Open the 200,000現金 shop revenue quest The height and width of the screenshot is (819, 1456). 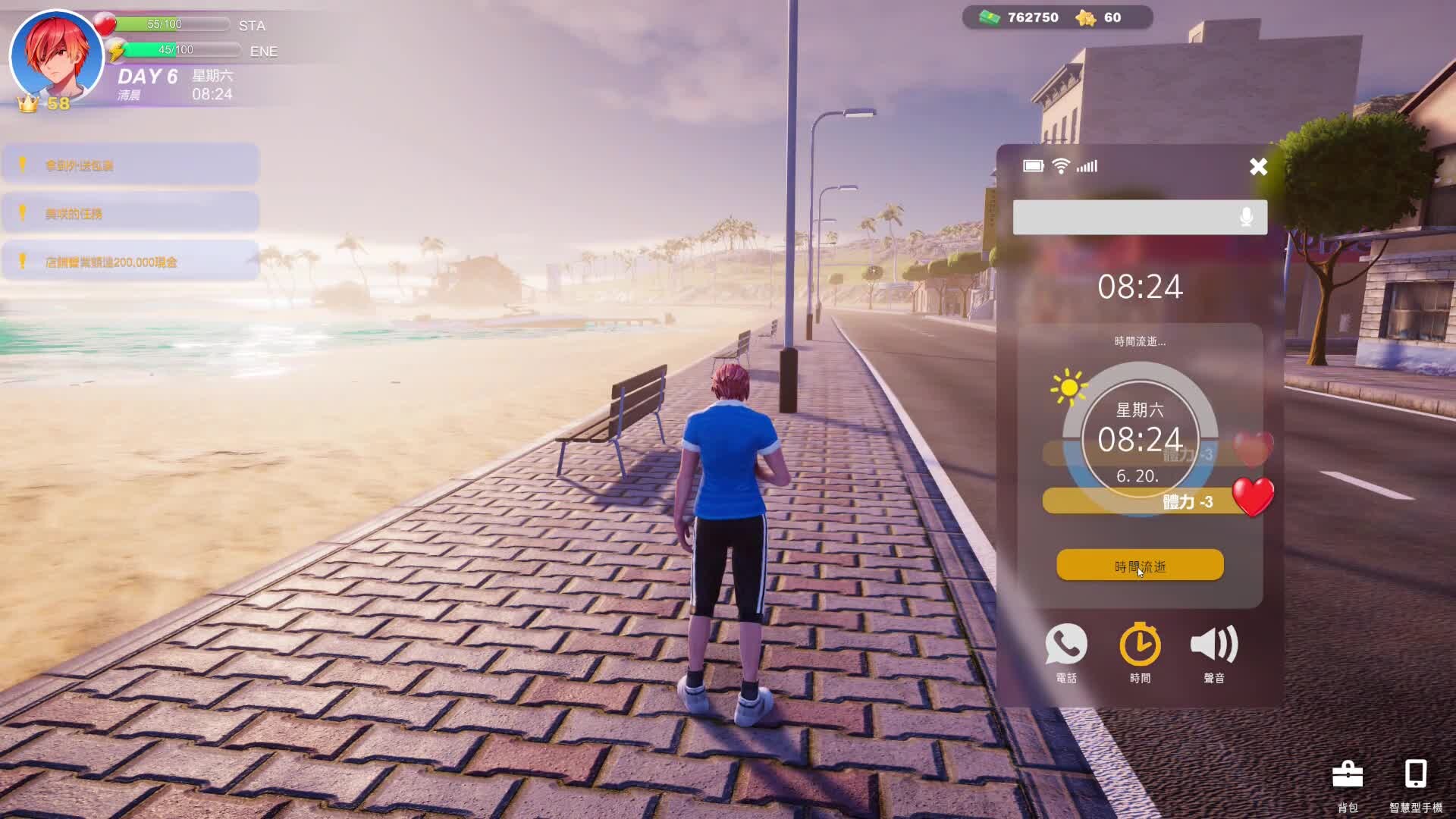coord(130,262)
